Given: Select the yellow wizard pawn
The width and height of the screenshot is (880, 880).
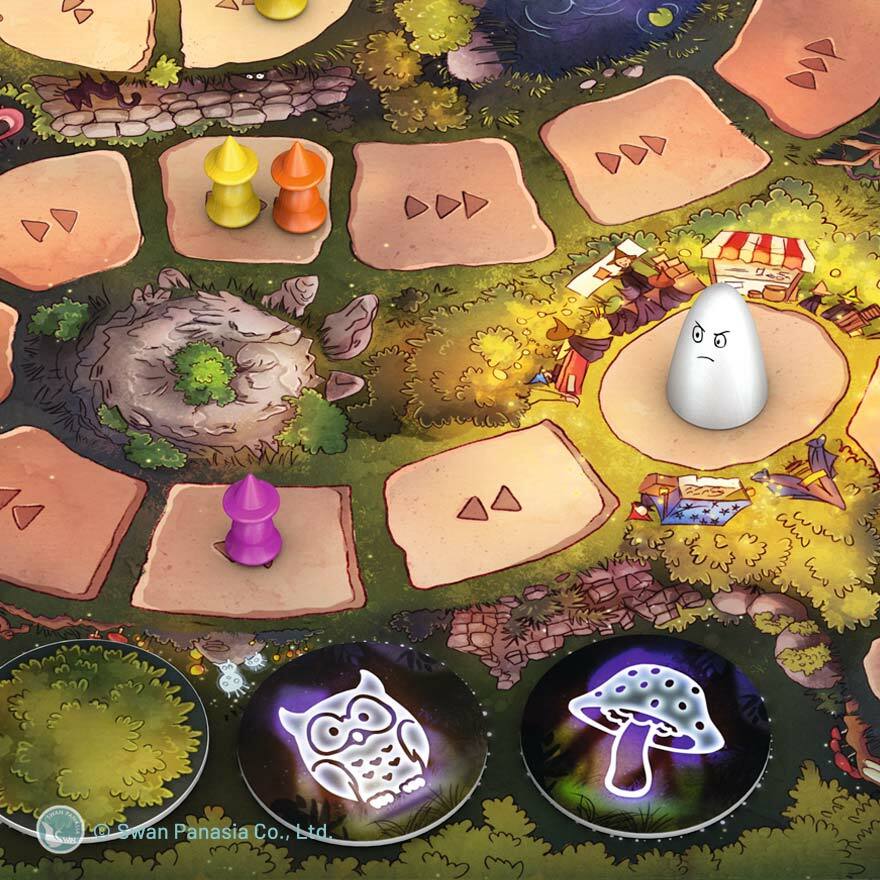Looking at the screenshot, I should [231, 185].
